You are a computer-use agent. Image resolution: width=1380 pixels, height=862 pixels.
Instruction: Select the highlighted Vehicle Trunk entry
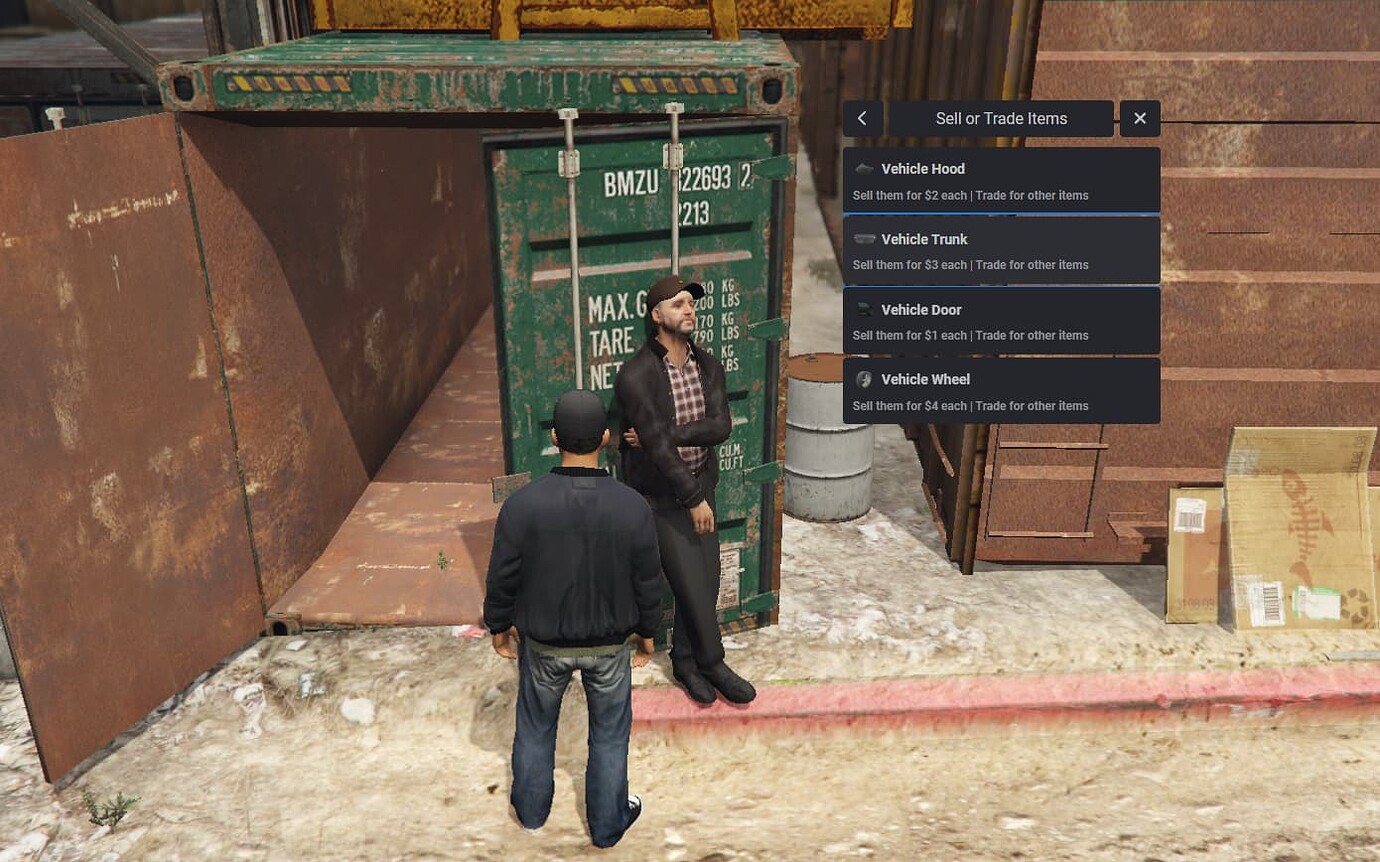1002,249
